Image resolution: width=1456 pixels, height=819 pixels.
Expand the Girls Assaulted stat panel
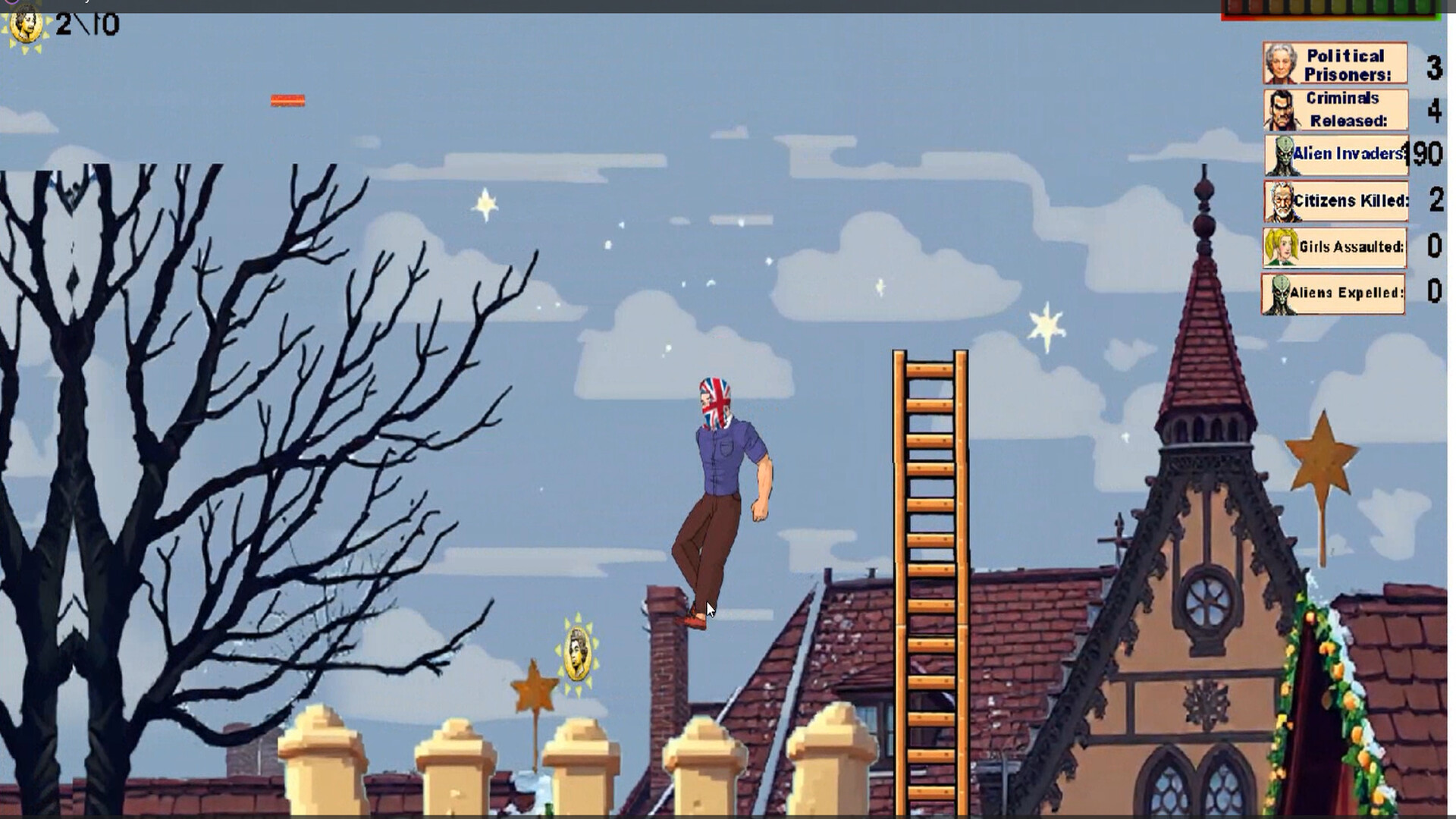[1335, 247]
